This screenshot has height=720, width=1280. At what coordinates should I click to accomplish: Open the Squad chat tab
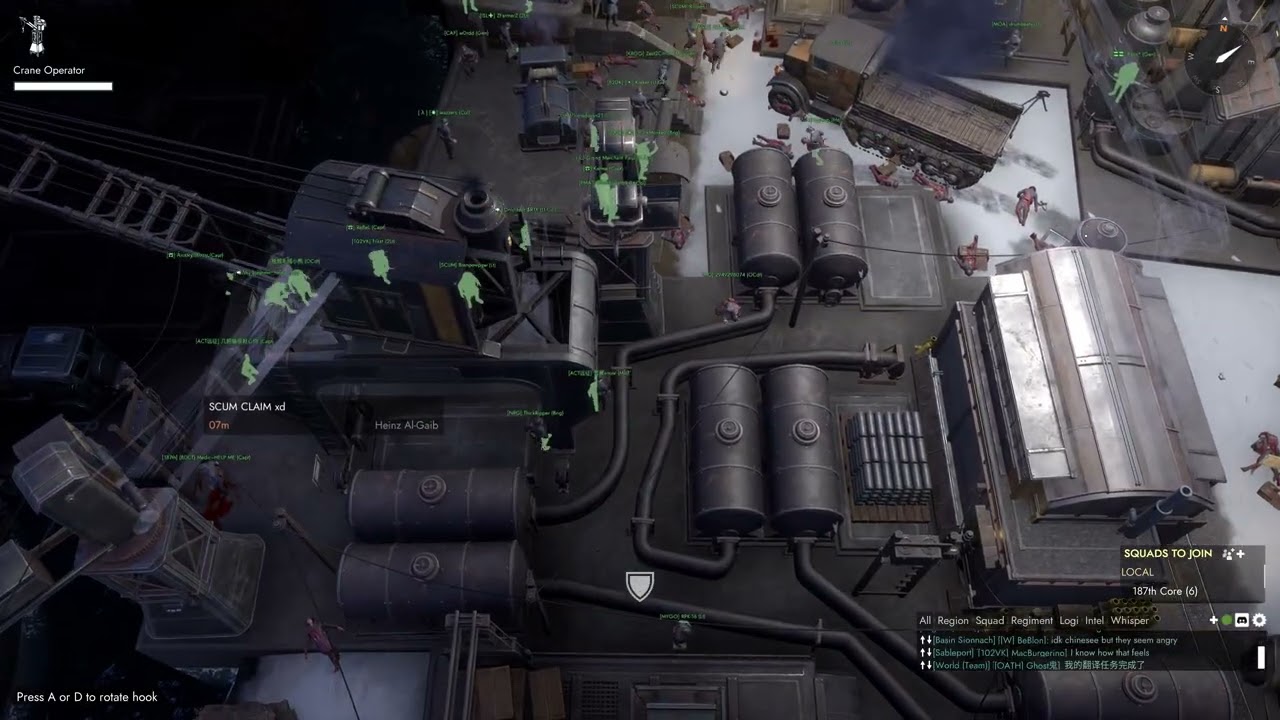[x=990, y=621]
